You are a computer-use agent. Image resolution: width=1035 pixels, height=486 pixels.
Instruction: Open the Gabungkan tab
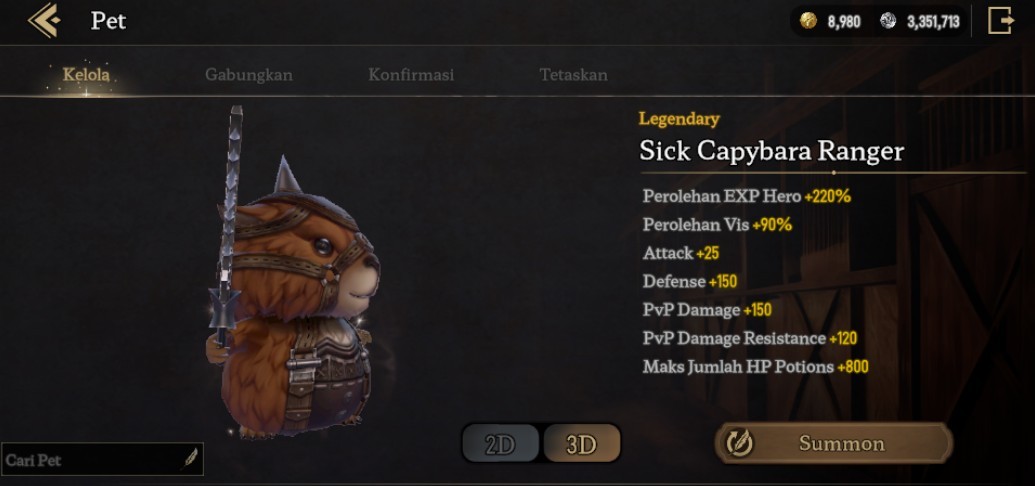(x=249, y=75)
